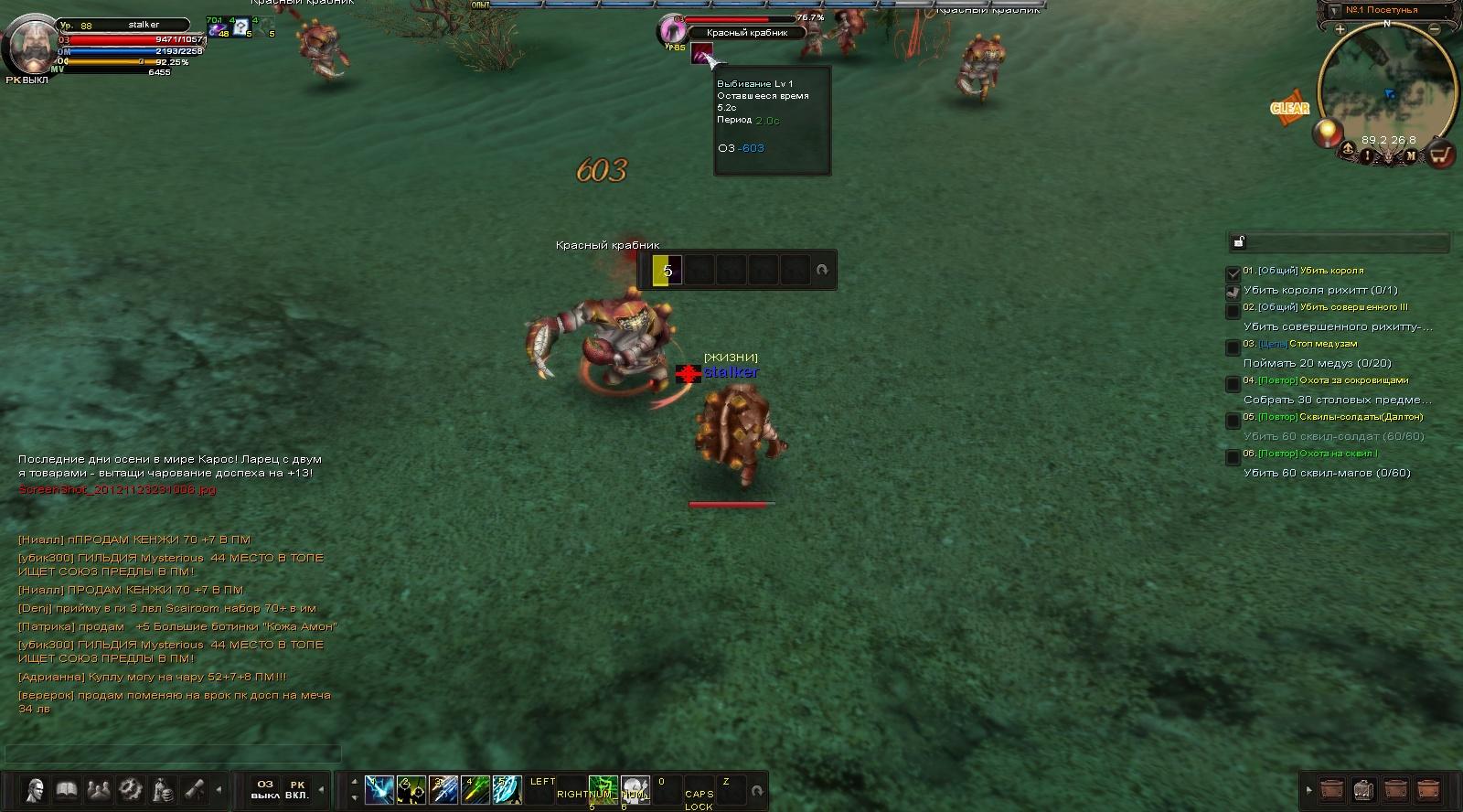Open the character portrait menu icon
1463x812 pixels.
35,789
